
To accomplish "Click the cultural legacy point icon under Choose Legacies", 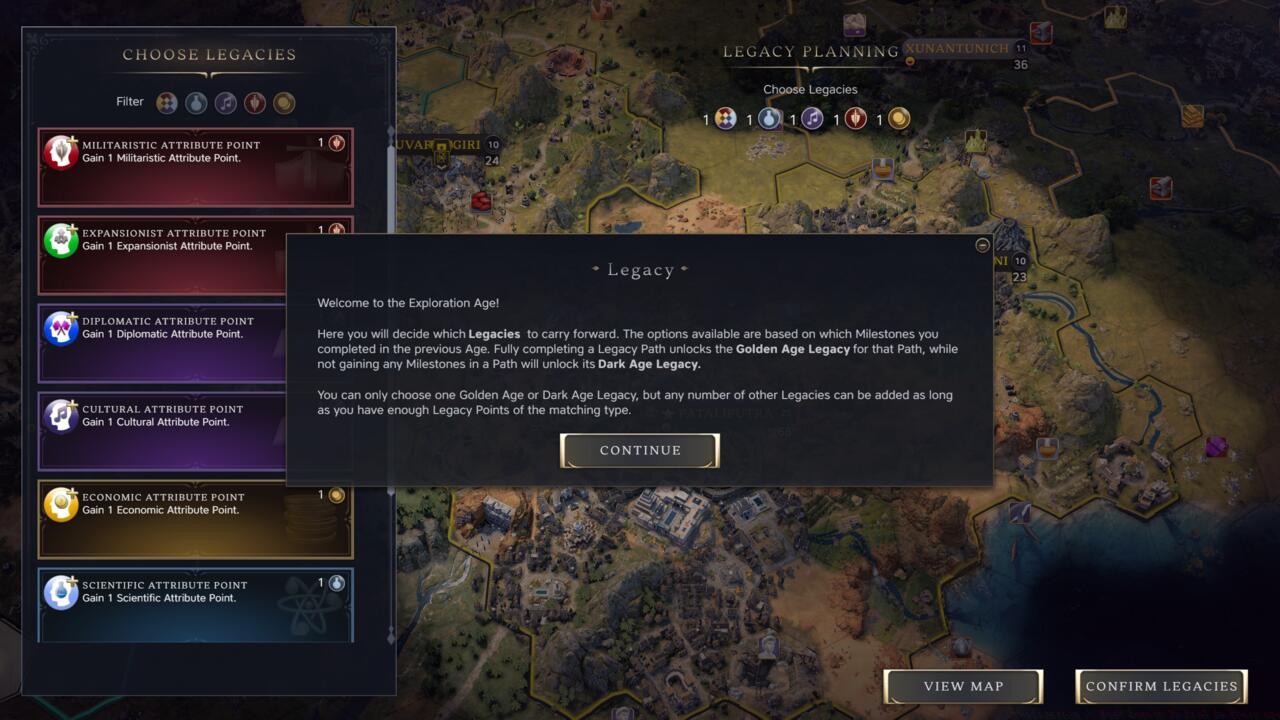I will tap(811, 118).
